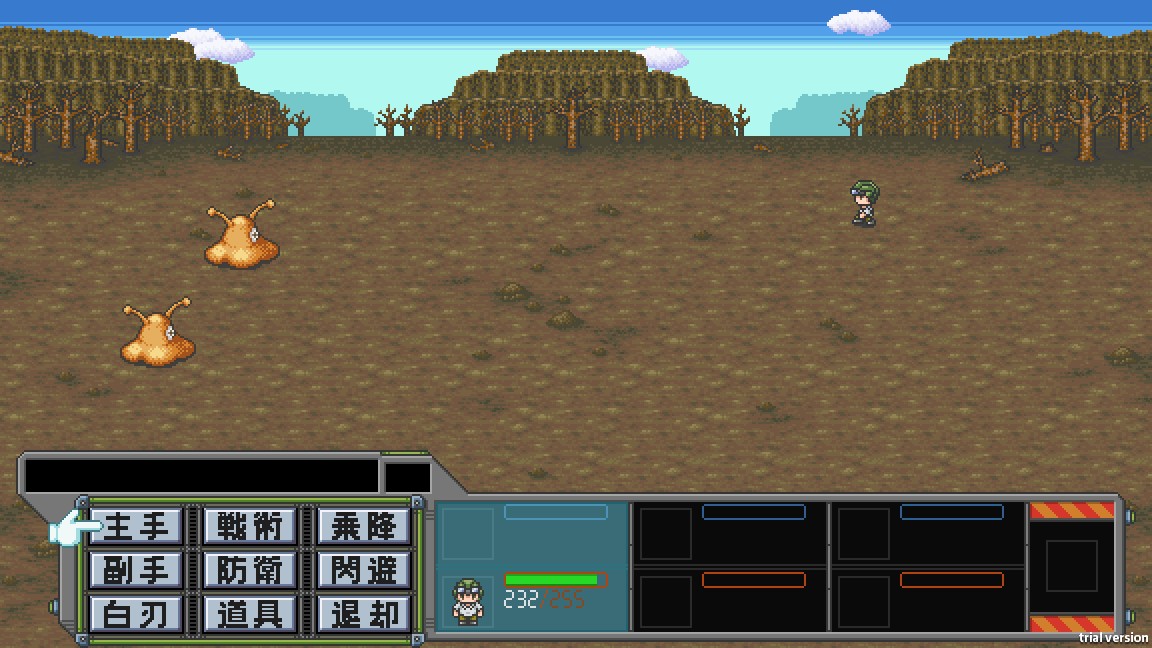Choose the 戦術 tactics command
Screen dimensions: 1152x648
(250, 526)
